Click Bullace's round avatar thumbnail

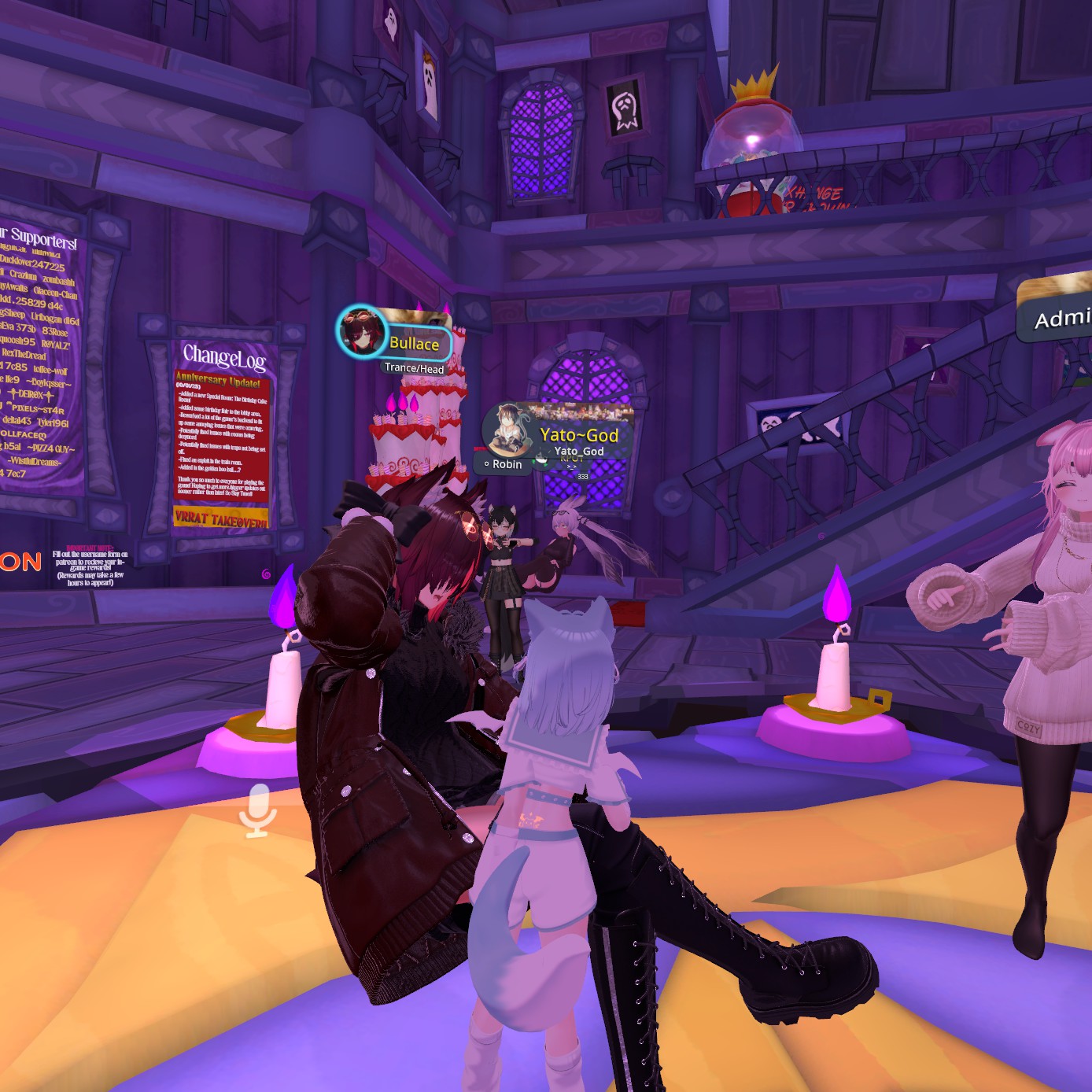click(x=361, y=331)
